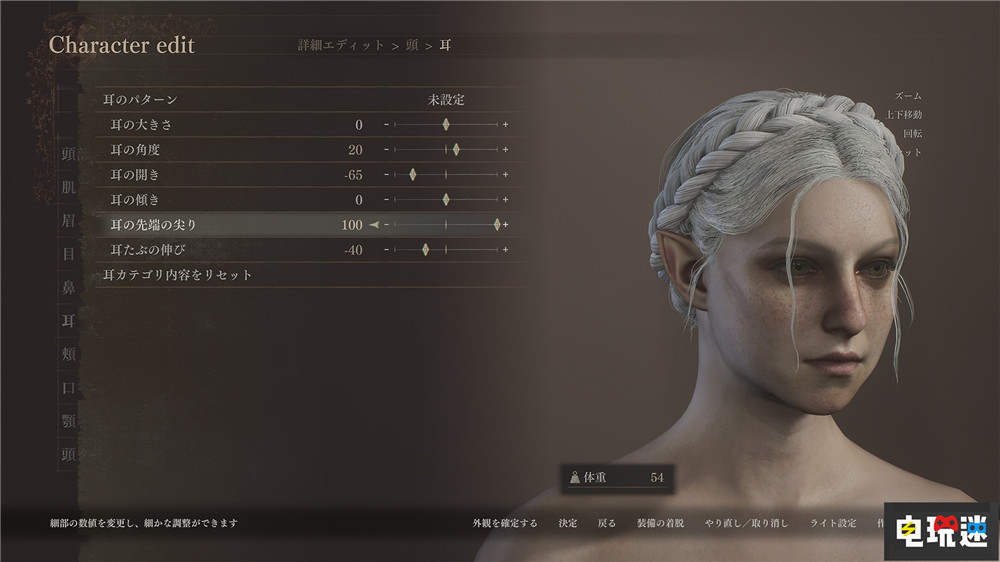Choose 耳カテゴリ内容をリセット to reset ears
This screenshot has height=562, width=1000.
coord(177,275)
